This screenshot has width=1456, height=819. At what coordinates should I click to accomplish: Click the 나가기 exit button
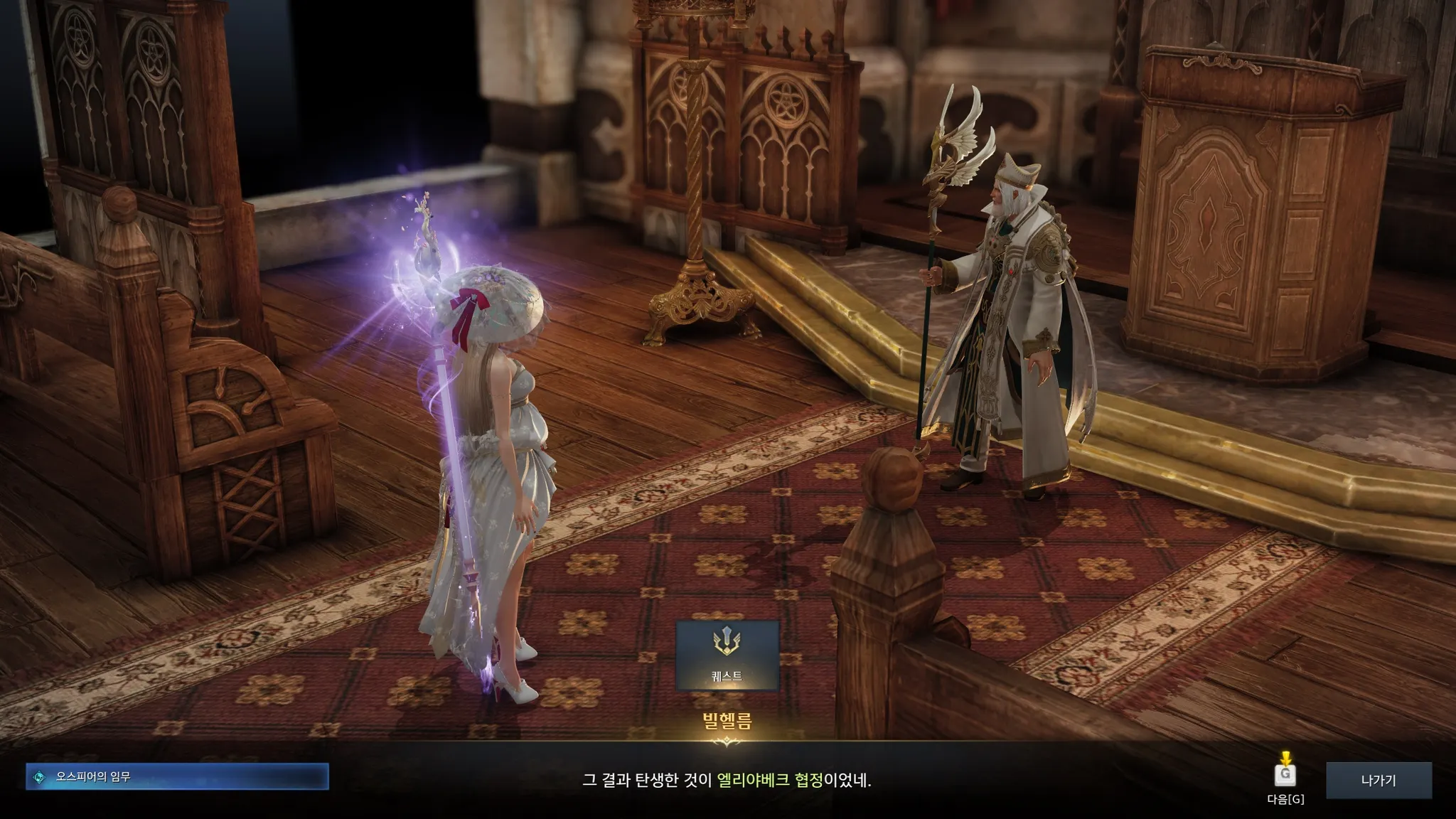[1378, 781]
